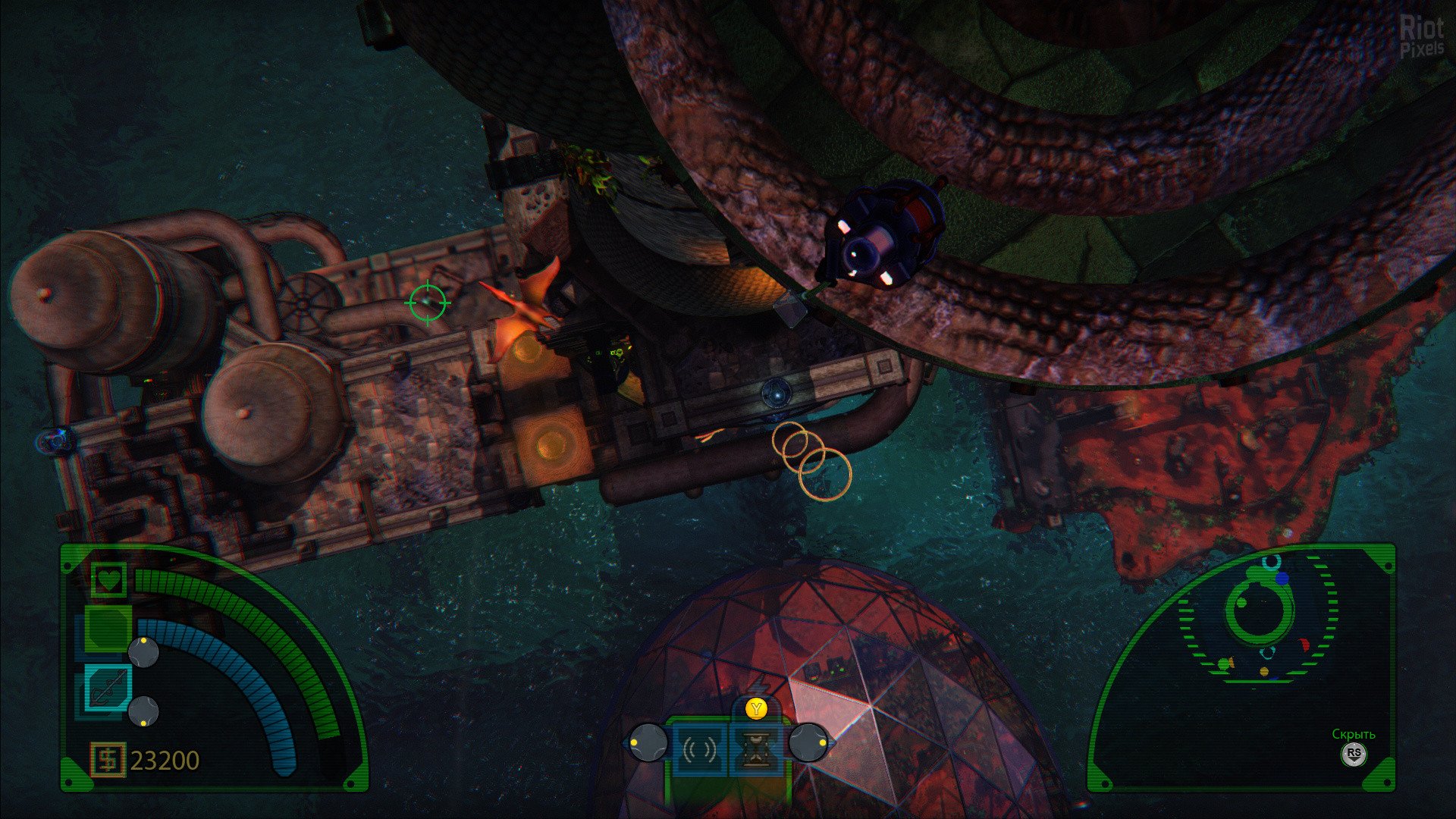Activate the sonar pulse ability
Screen dimensions: 1456x819
[x=699, y=751]
